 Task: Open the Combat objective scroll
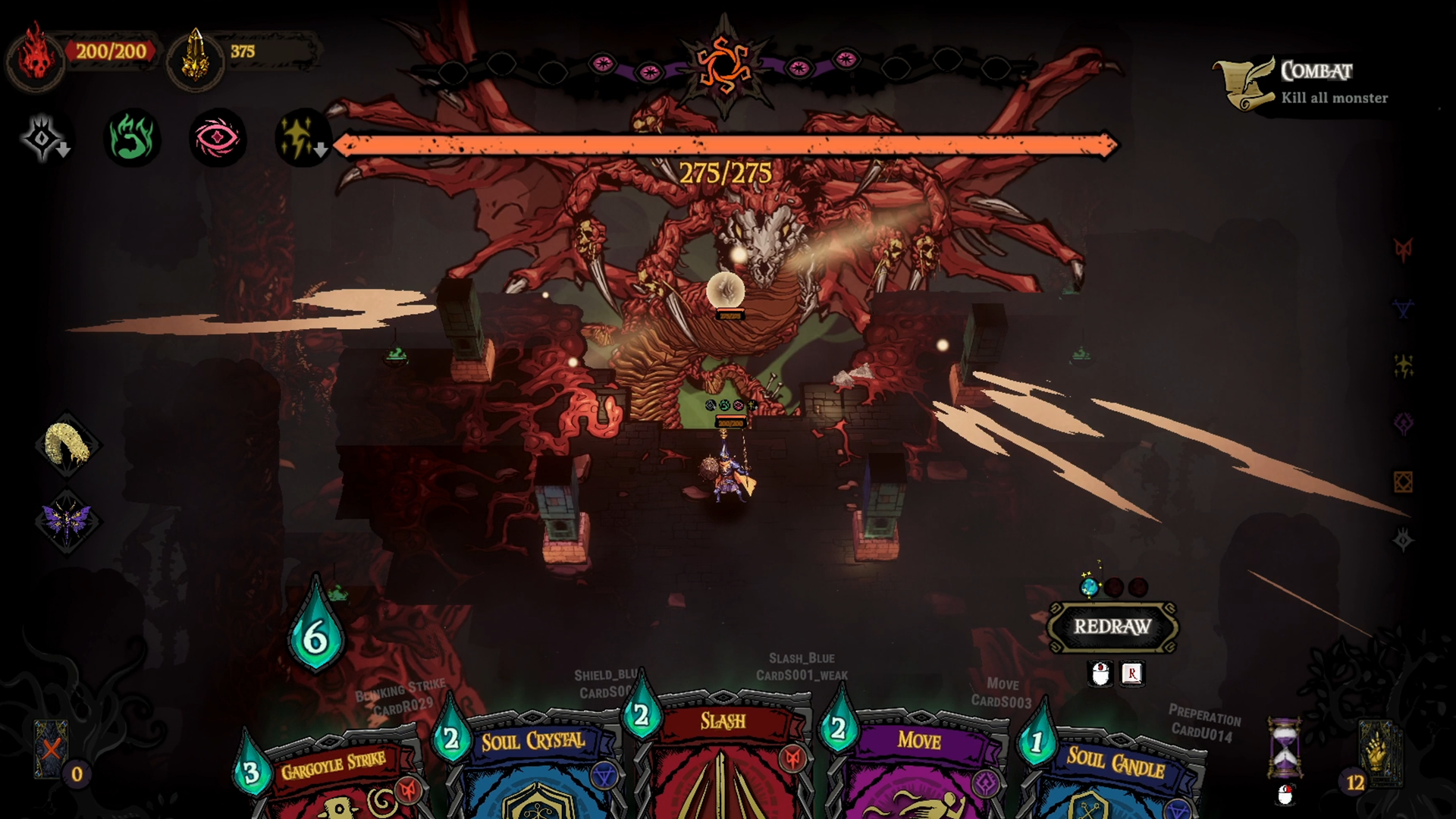1244,83
